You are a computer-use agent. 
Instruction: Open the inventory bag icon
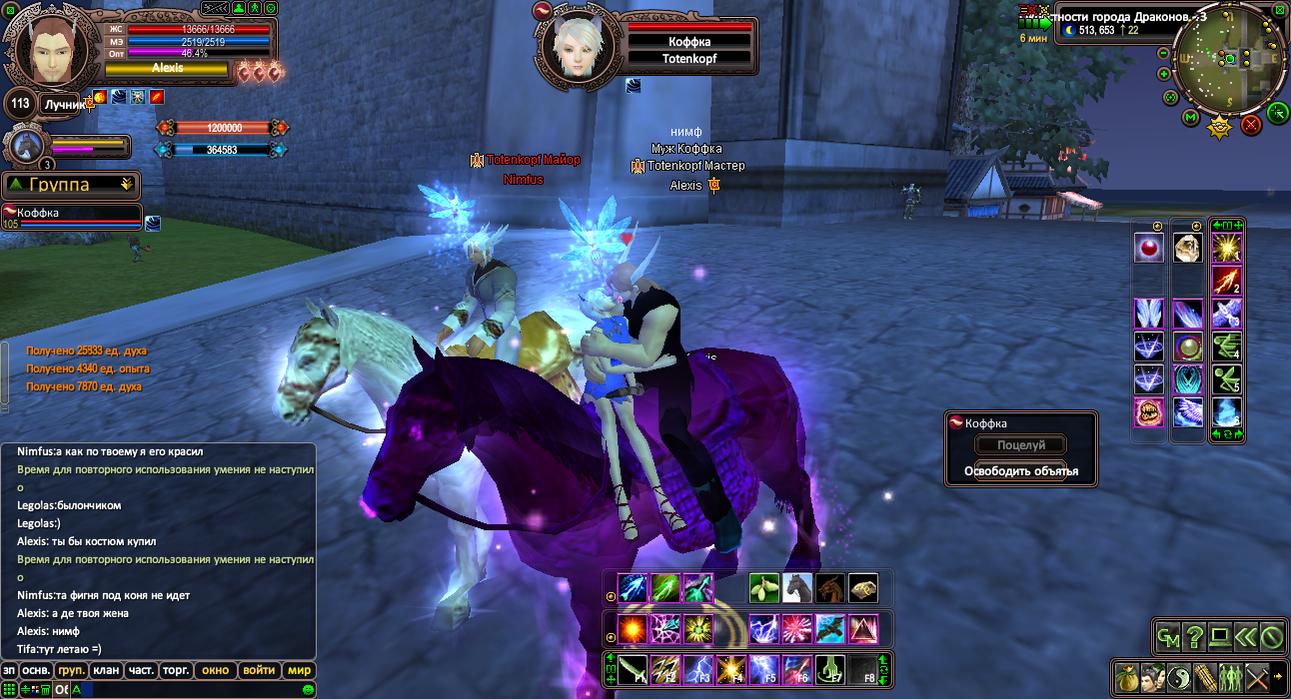1126,677
